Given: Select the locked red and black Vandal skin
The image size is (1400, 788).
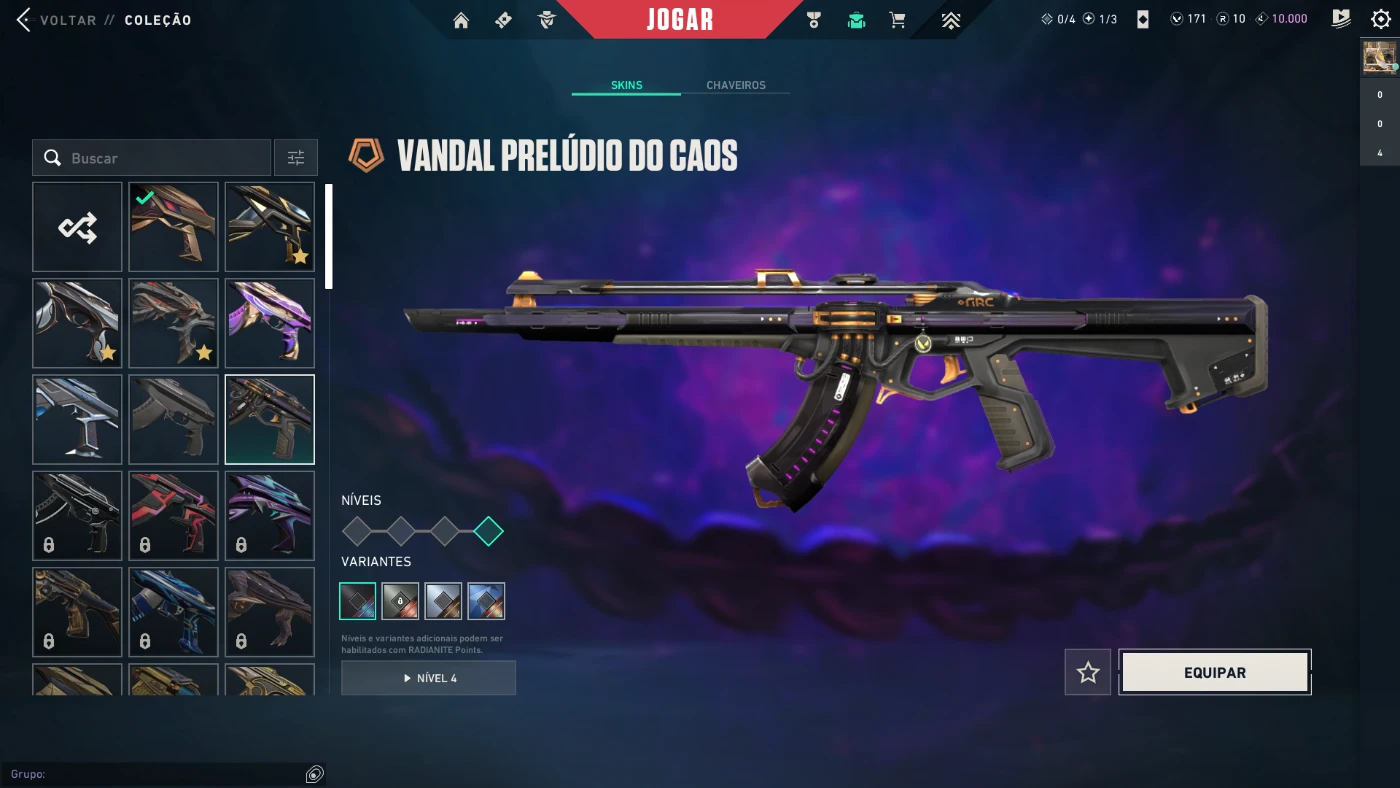Looking at the screenshot, I should click(173, 515).
